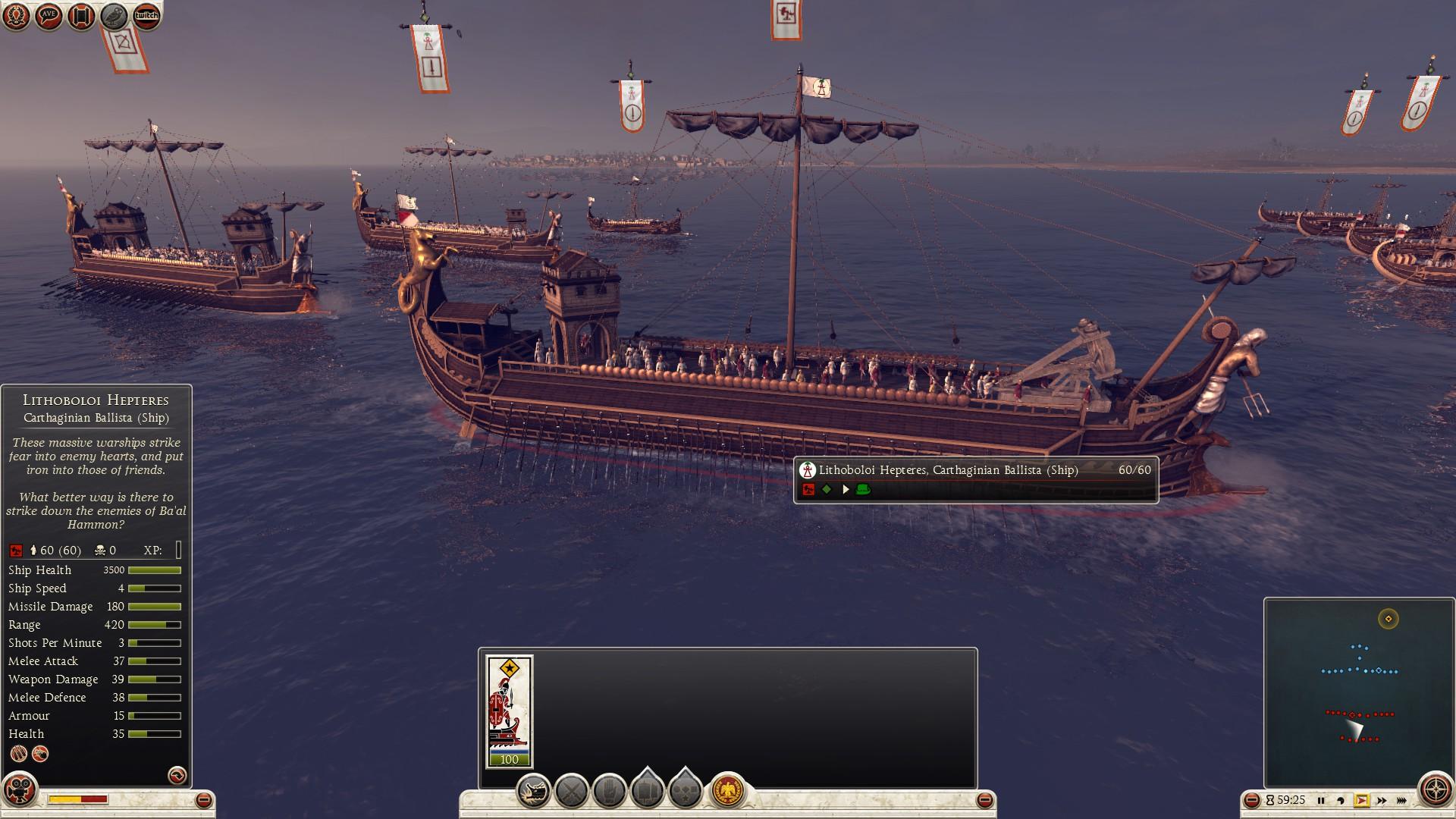1456x819 pixels.
Task: Click the compass rose button by minimap
Action: point(1436,790)
